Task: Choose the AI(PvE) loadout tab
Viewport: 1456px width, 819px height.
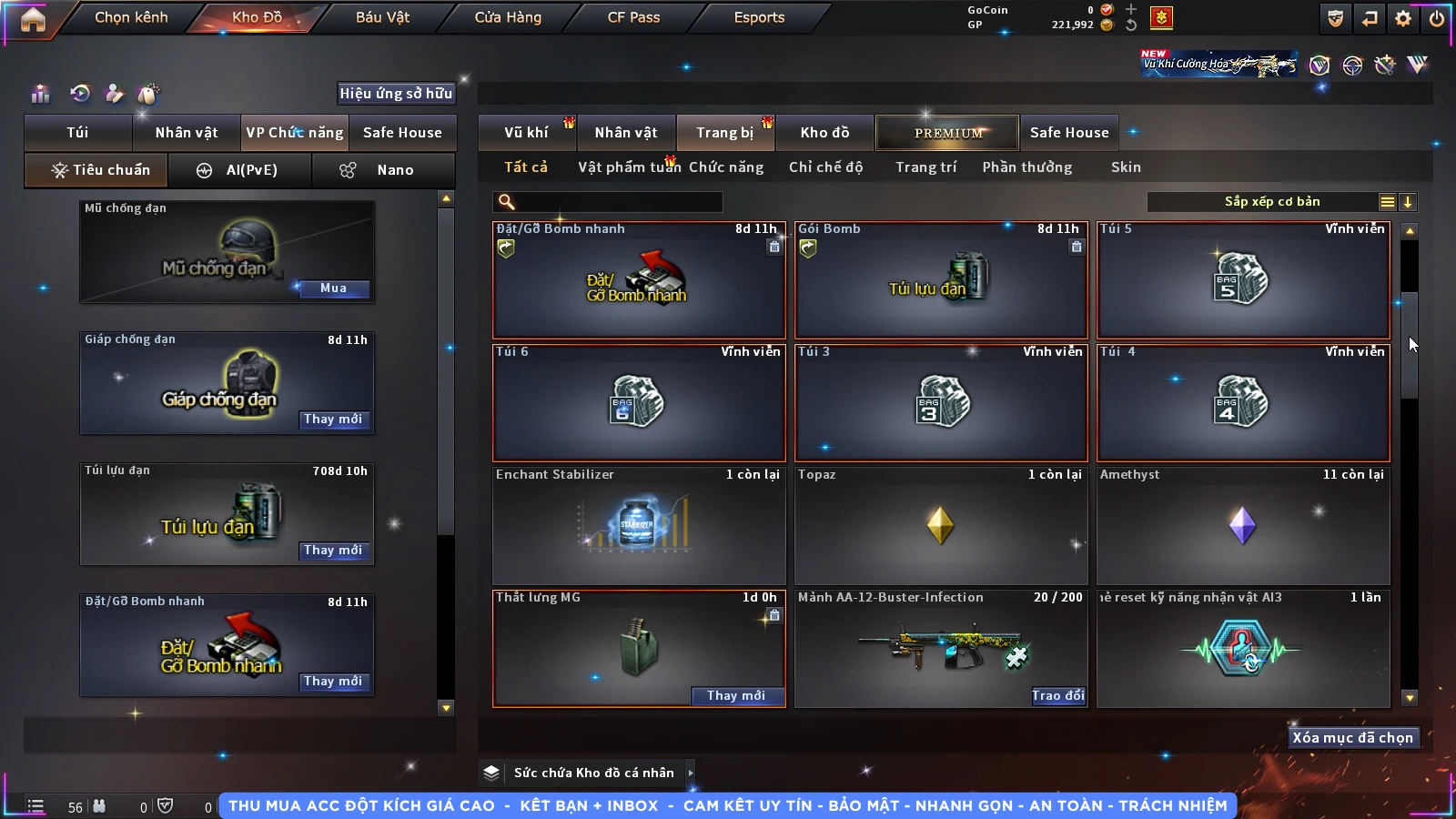Action: (x=239, y=170)
